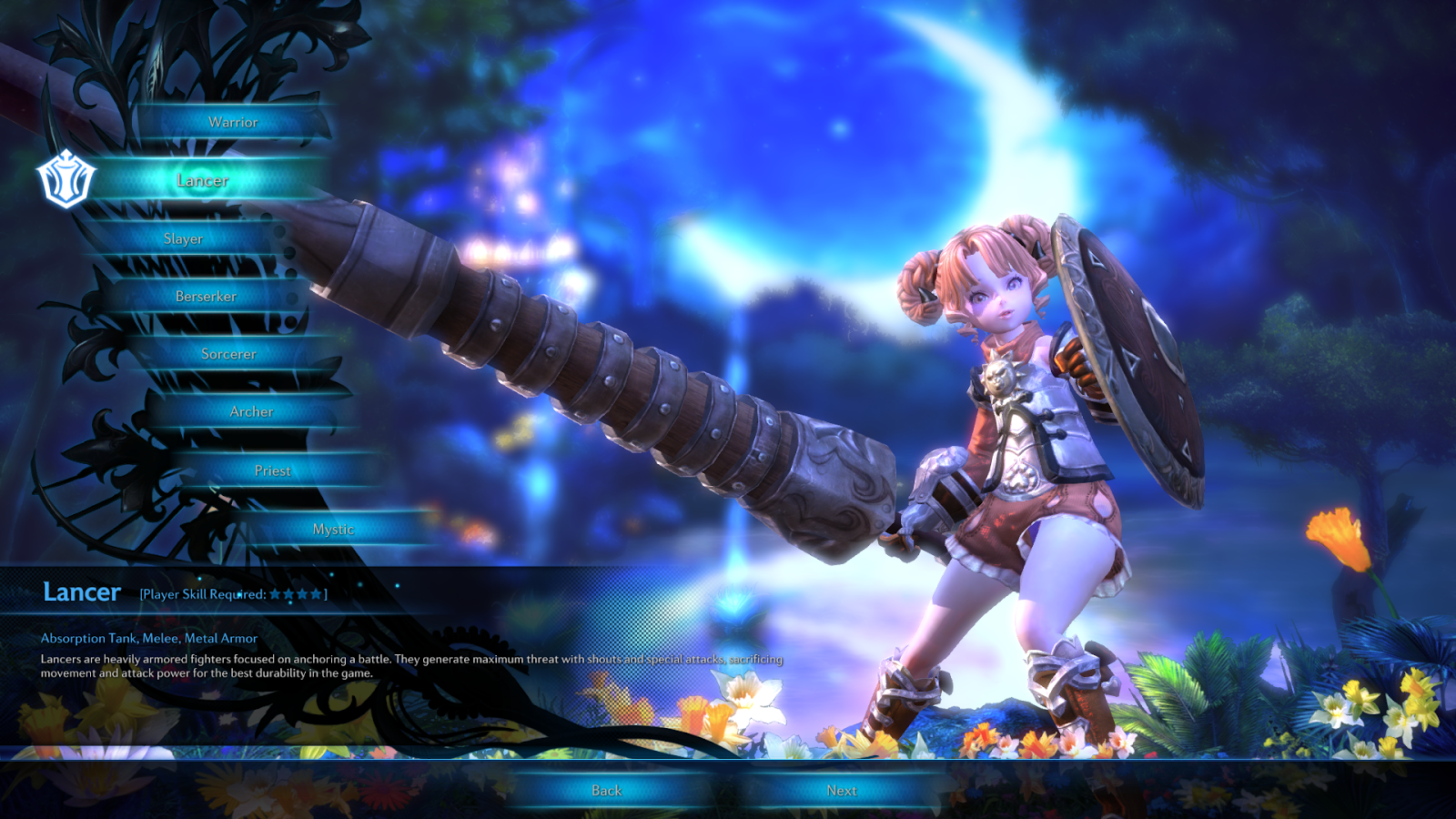Click the Lancer title heading
This screenshot has width=1456, height=819.
80,591
